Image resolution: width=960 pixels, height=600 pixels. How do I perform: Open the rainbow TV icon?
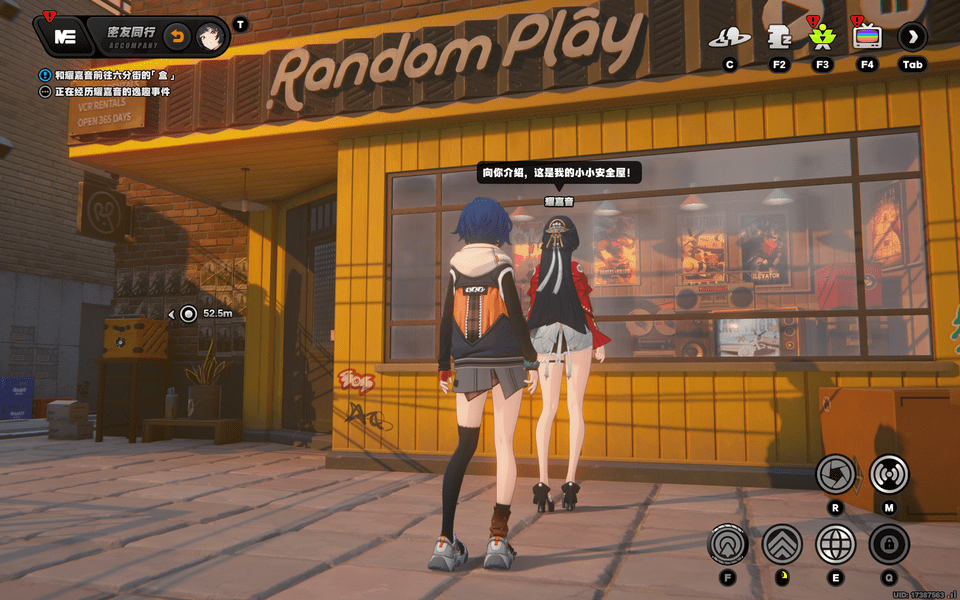pos(867,38)
